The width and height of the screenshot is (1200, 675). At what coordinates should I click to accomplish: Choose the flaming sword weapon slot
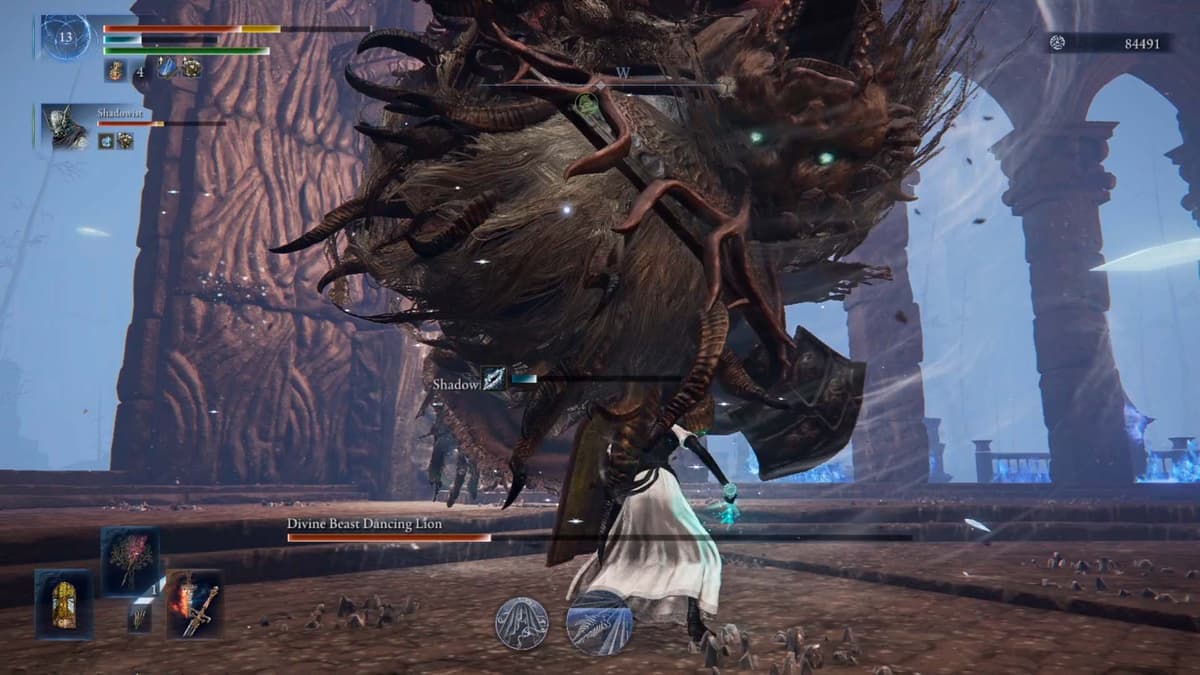(194, 603)
